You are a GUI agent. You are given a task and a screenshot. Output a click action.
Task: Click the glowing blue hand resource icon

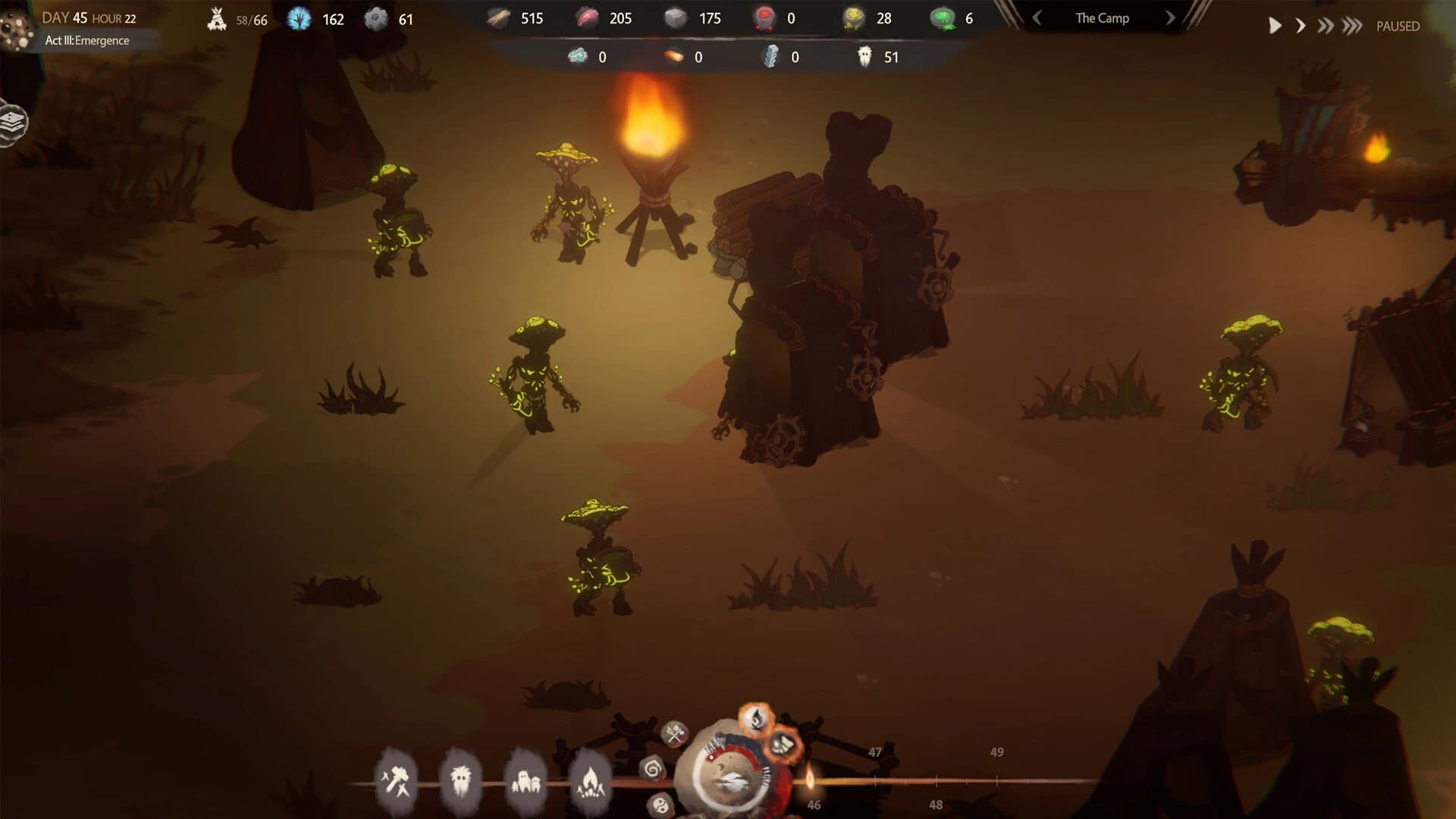click(298, 19)
